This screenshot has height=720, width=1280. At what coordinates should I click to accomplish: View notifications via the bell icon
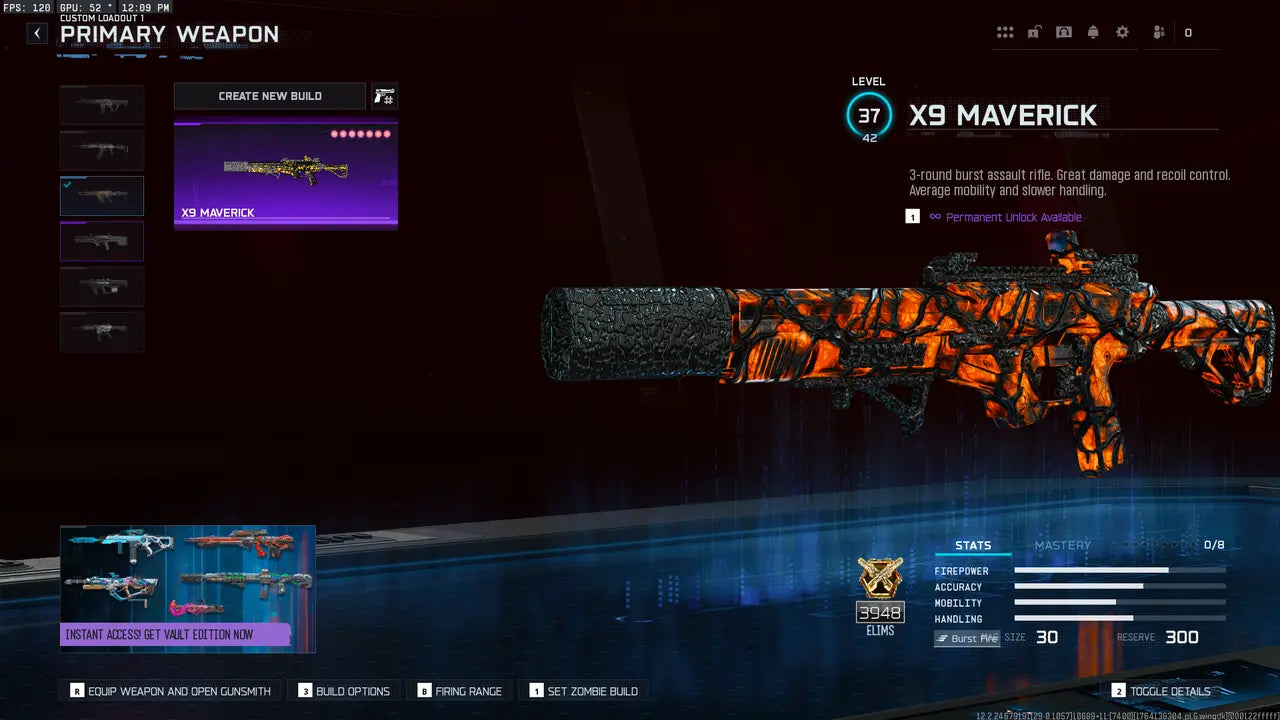coord(1093,33)
